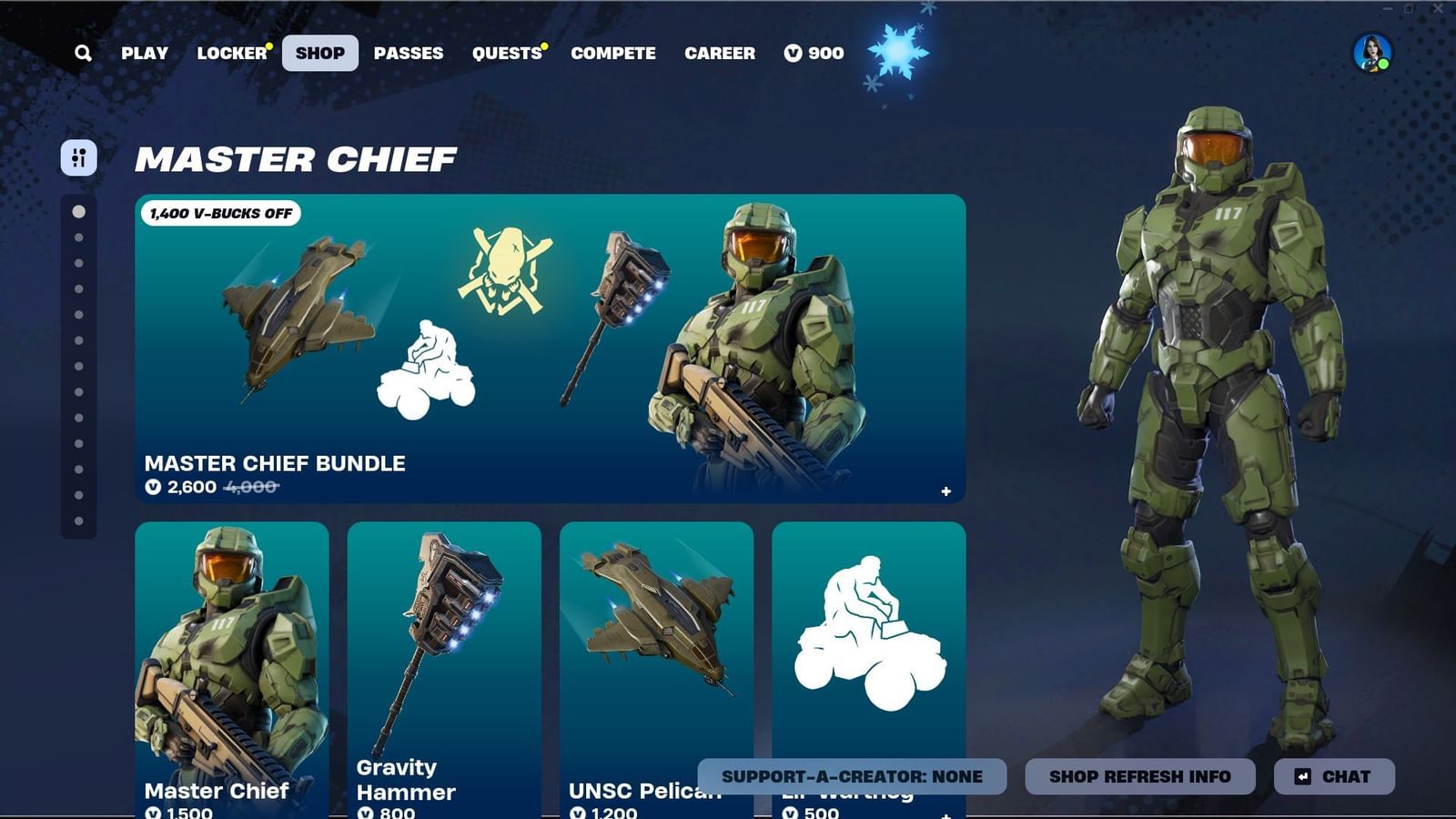Switch to the LOCKER tab
1456x819 pixels.
tap(232, 53)
